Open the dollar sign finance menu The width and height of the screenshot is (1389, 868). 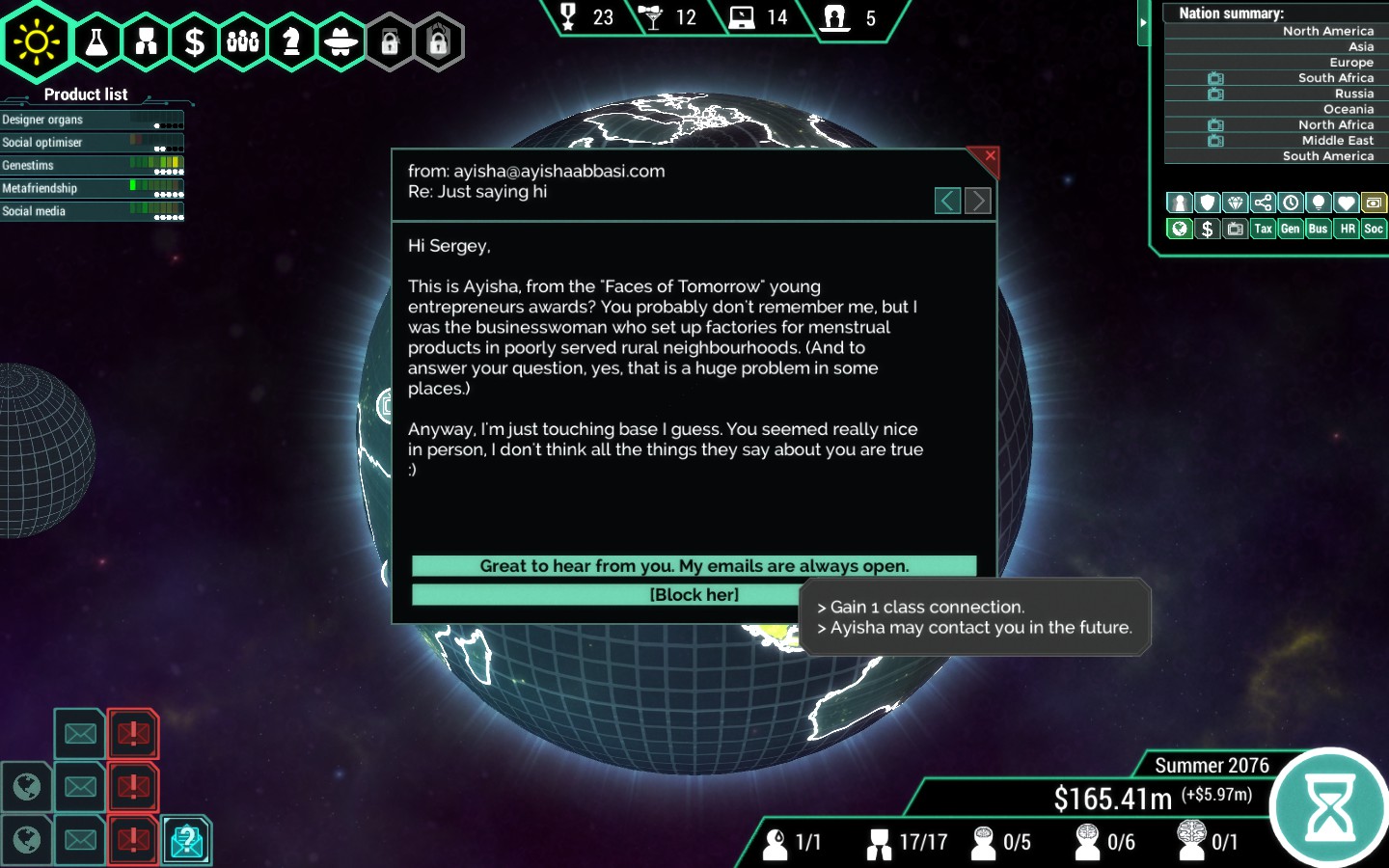tap(195, 41)
